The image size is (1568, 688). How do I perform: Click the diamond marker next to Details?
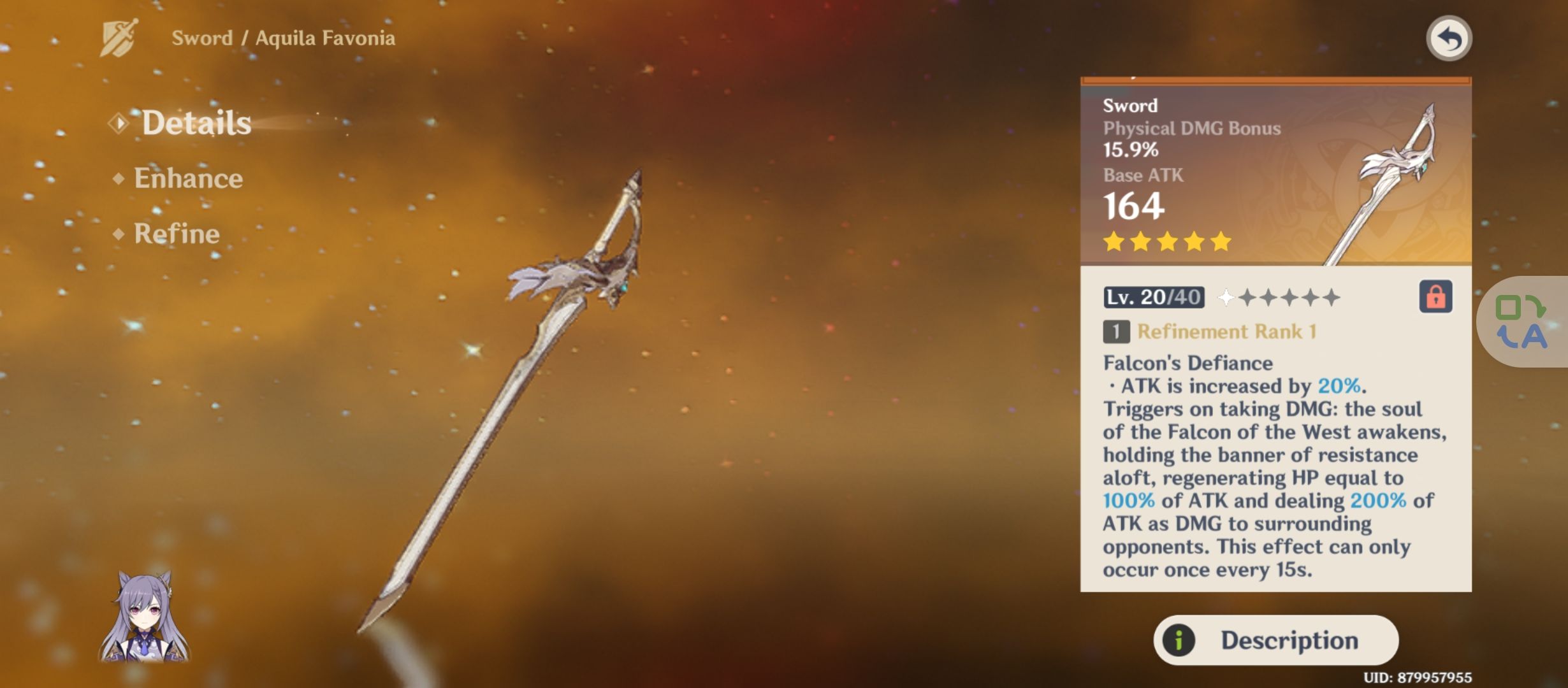click(119, 123)
